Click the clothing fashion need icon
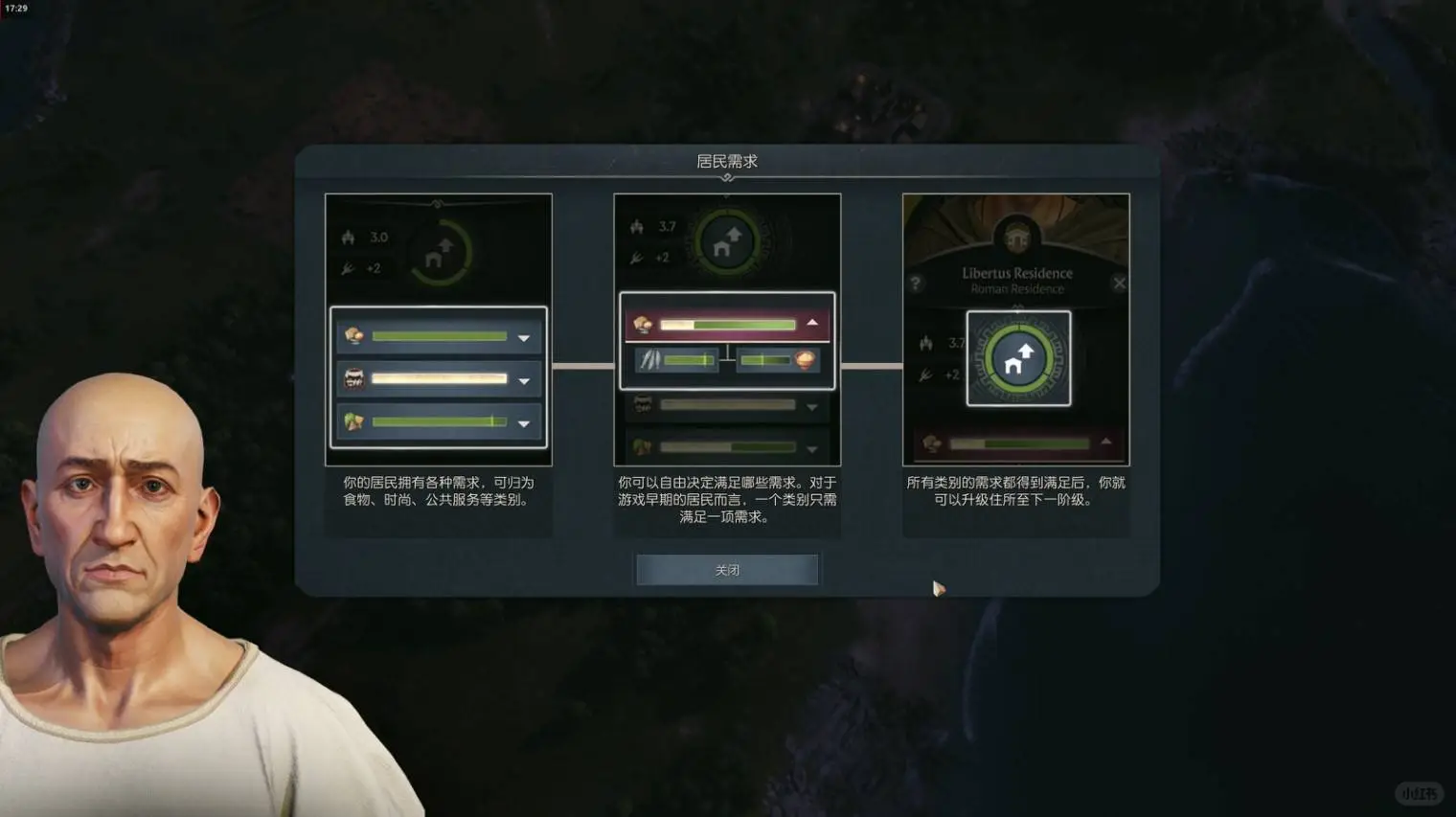 point(355,379)
